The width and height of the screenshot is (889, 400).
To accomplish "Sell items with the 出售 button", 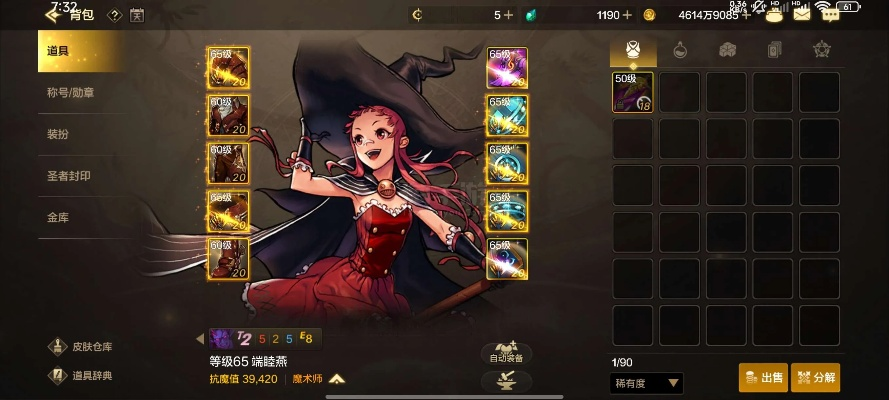I will coord(763,378).
